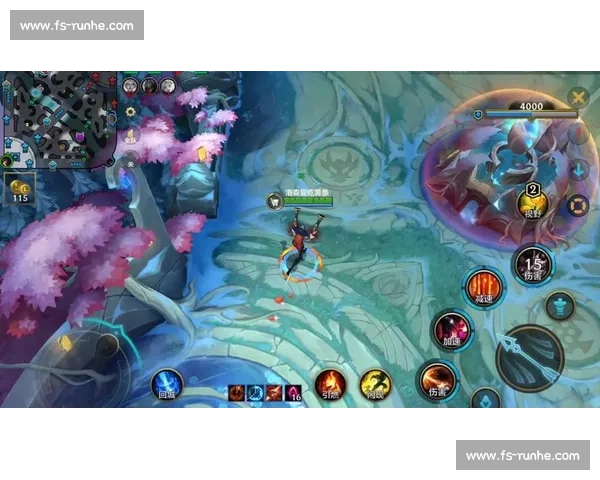Tap the down-arrow button on the right edge
This screenshot has height=480, width=600.
[x=578, y=169]
